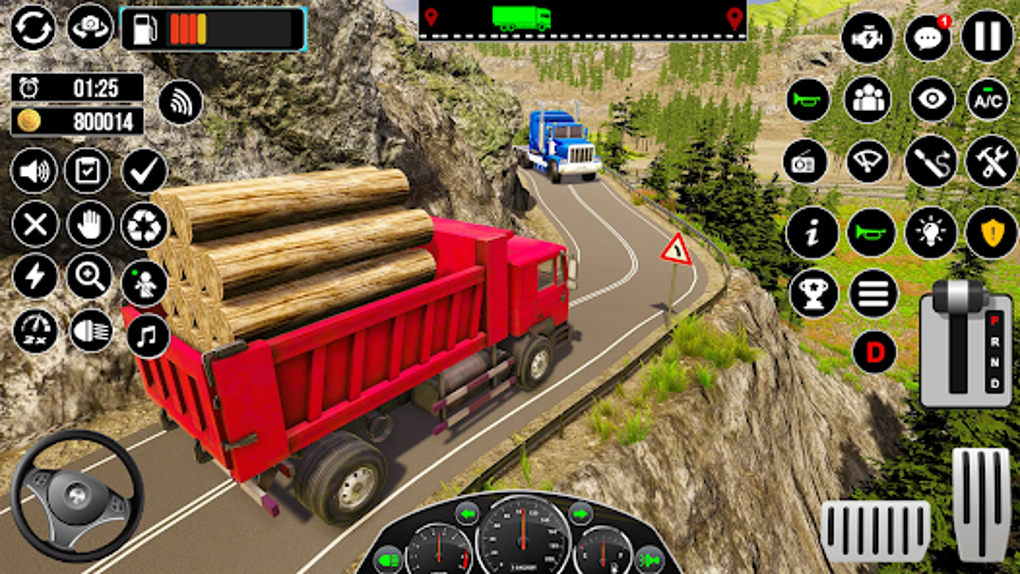The image size is (1020, 574).
Task: Switch camera view with the camera icon
Action: coord(90,27)
